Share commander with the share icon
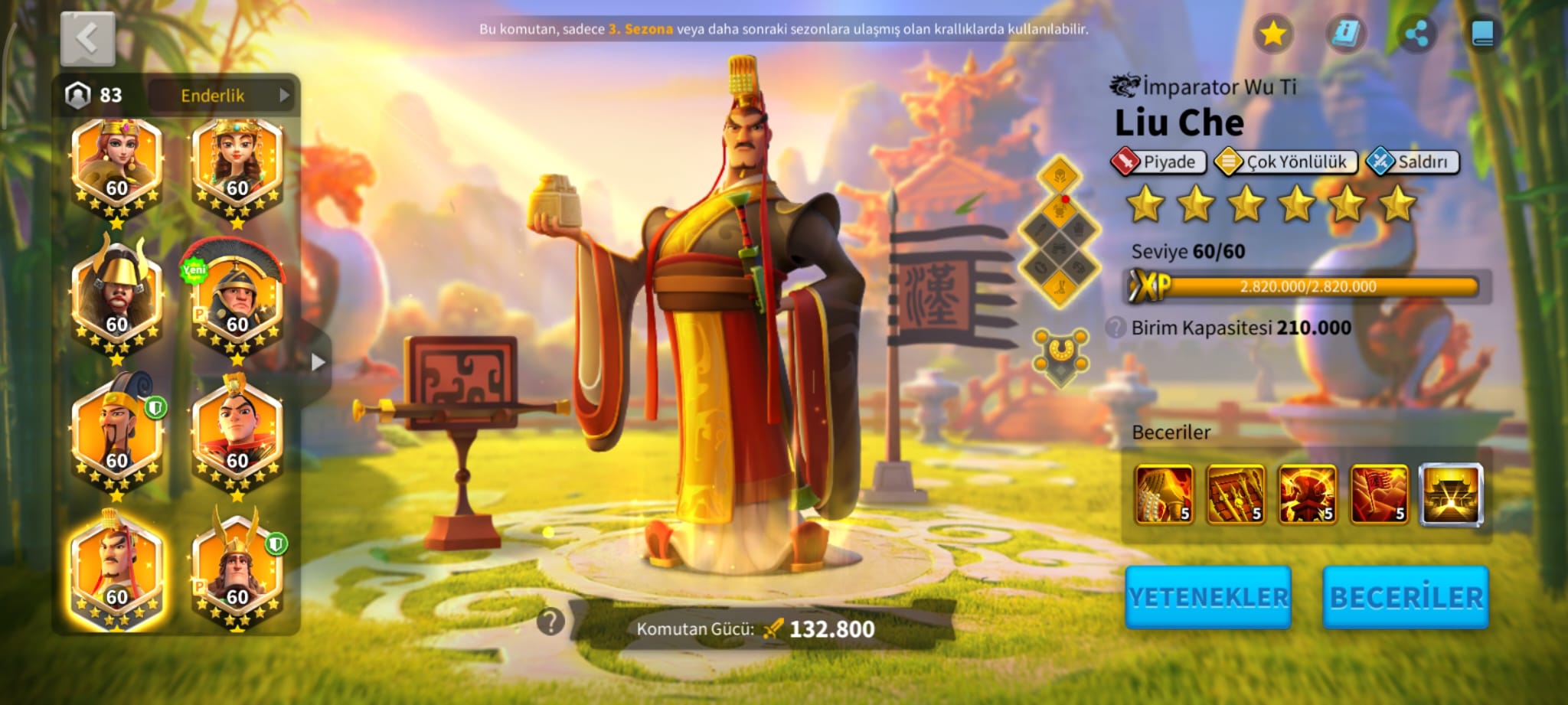 pyautogui.click(x=1416, y=34)
